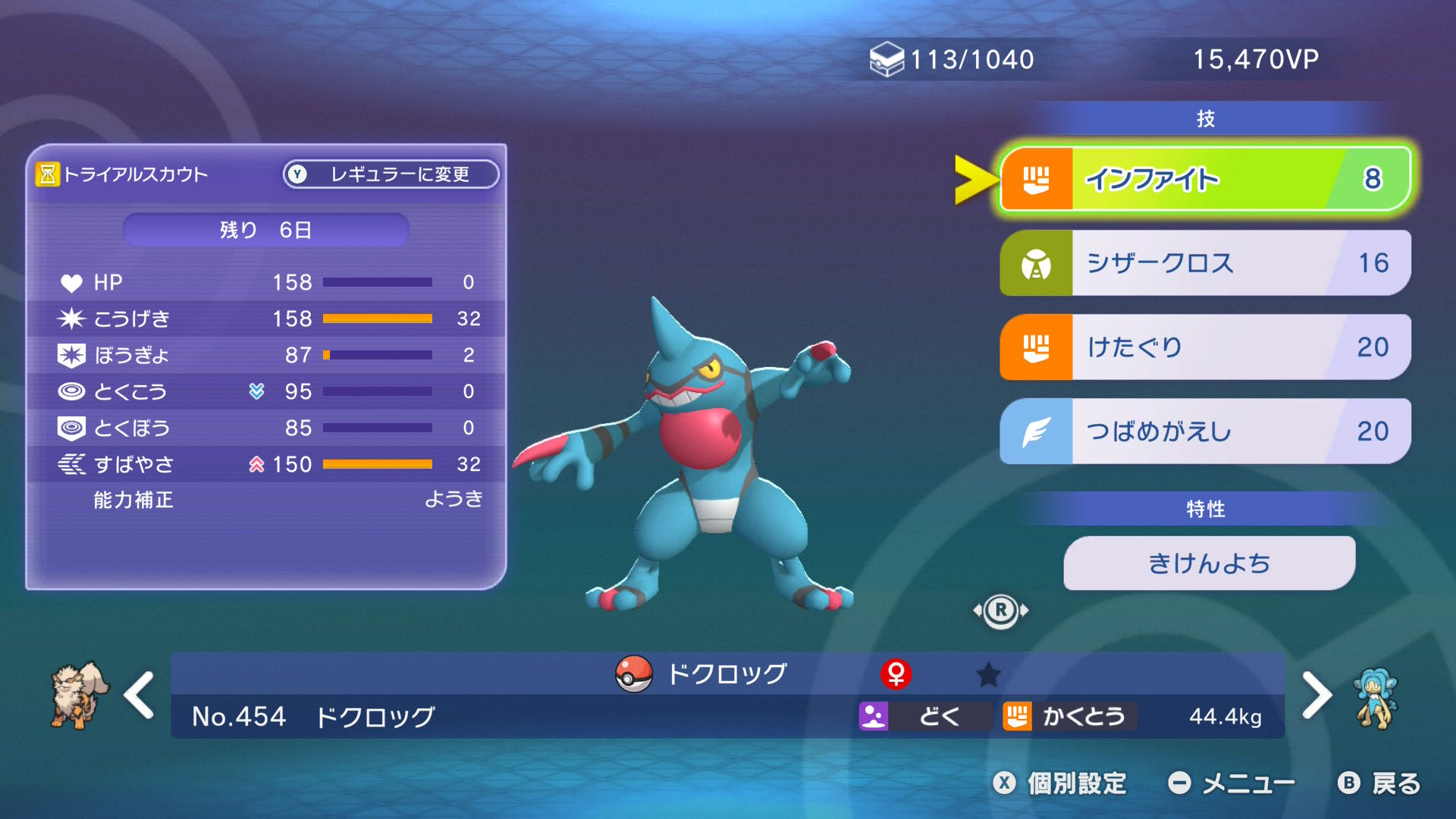The height and width of the screenshot is (819, 1456).
Task: Pick the つばめがえし move
Action: pyautogui.click(x=1204, y=431)
